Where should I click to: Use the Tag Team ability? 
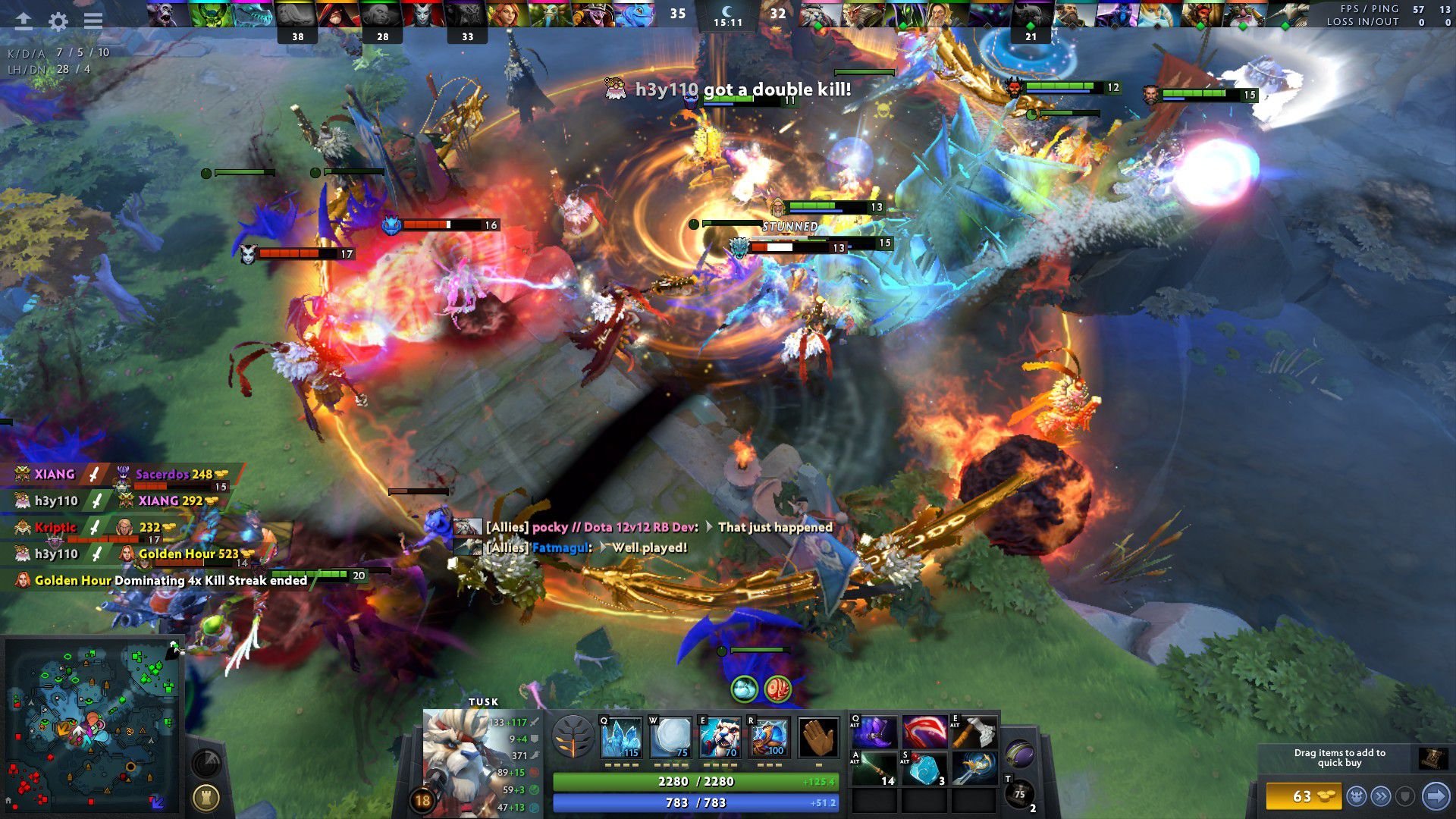[720, 737]
